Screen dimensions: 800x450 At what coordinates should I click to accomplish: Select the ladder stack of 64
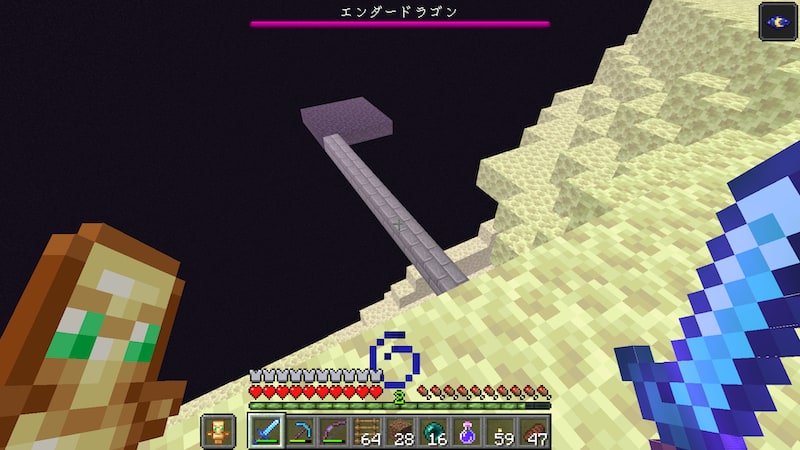(367, 431)
